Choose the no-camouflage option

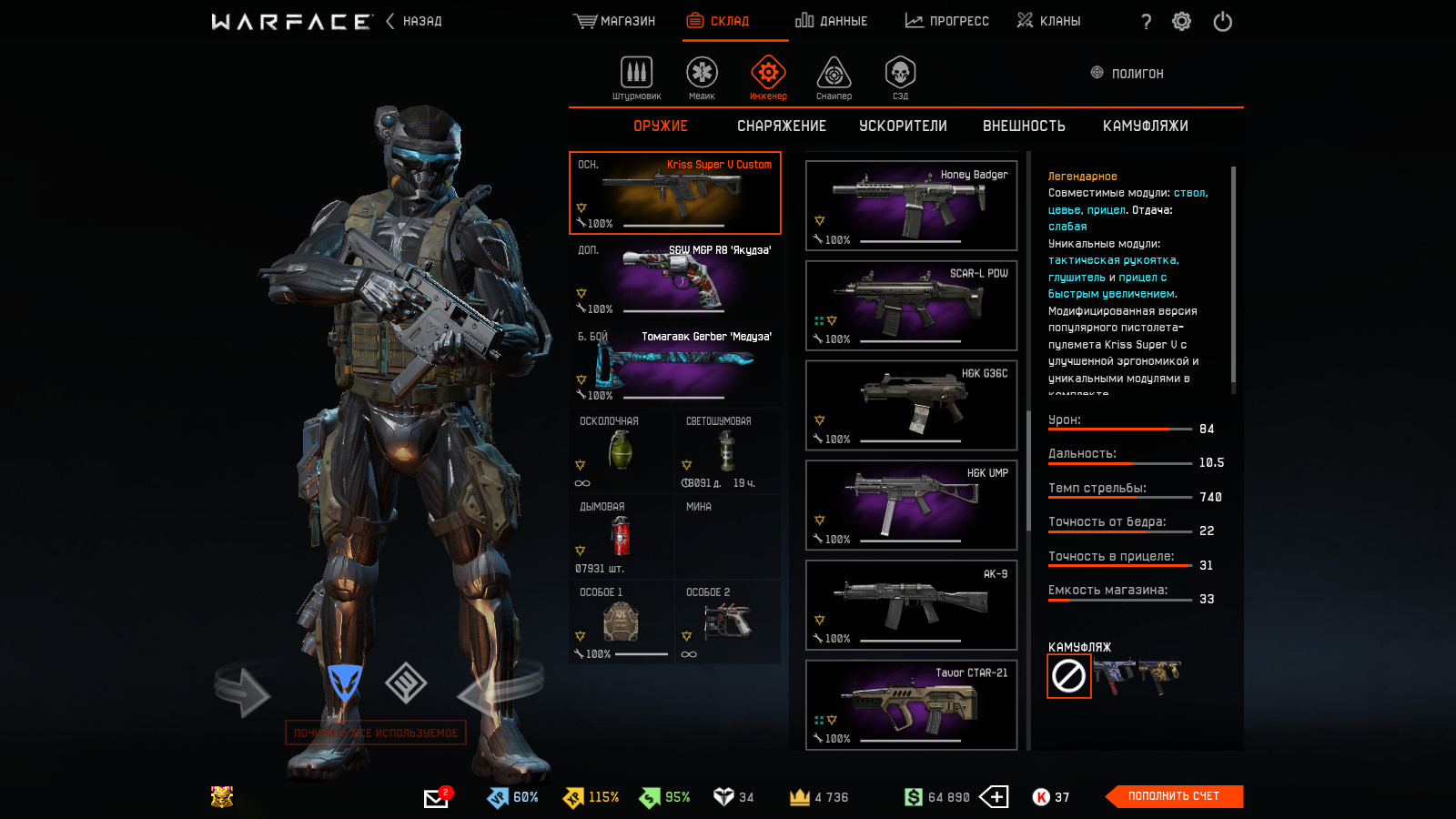point(1068,676)
